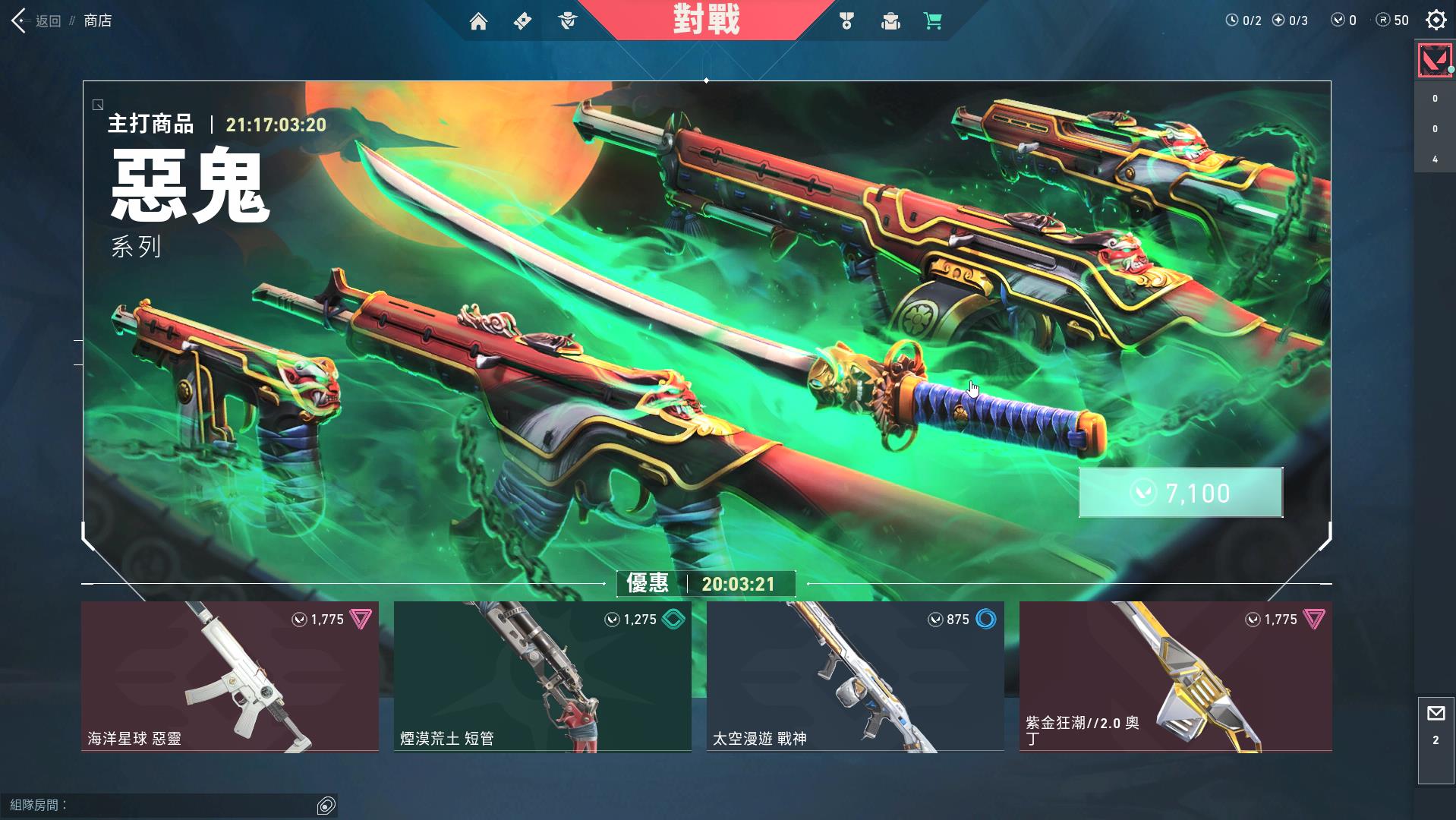Purchase the bundle via the 7,100 price button
This screenshot has width=1456, height=820.
[x=1179, y=492]
